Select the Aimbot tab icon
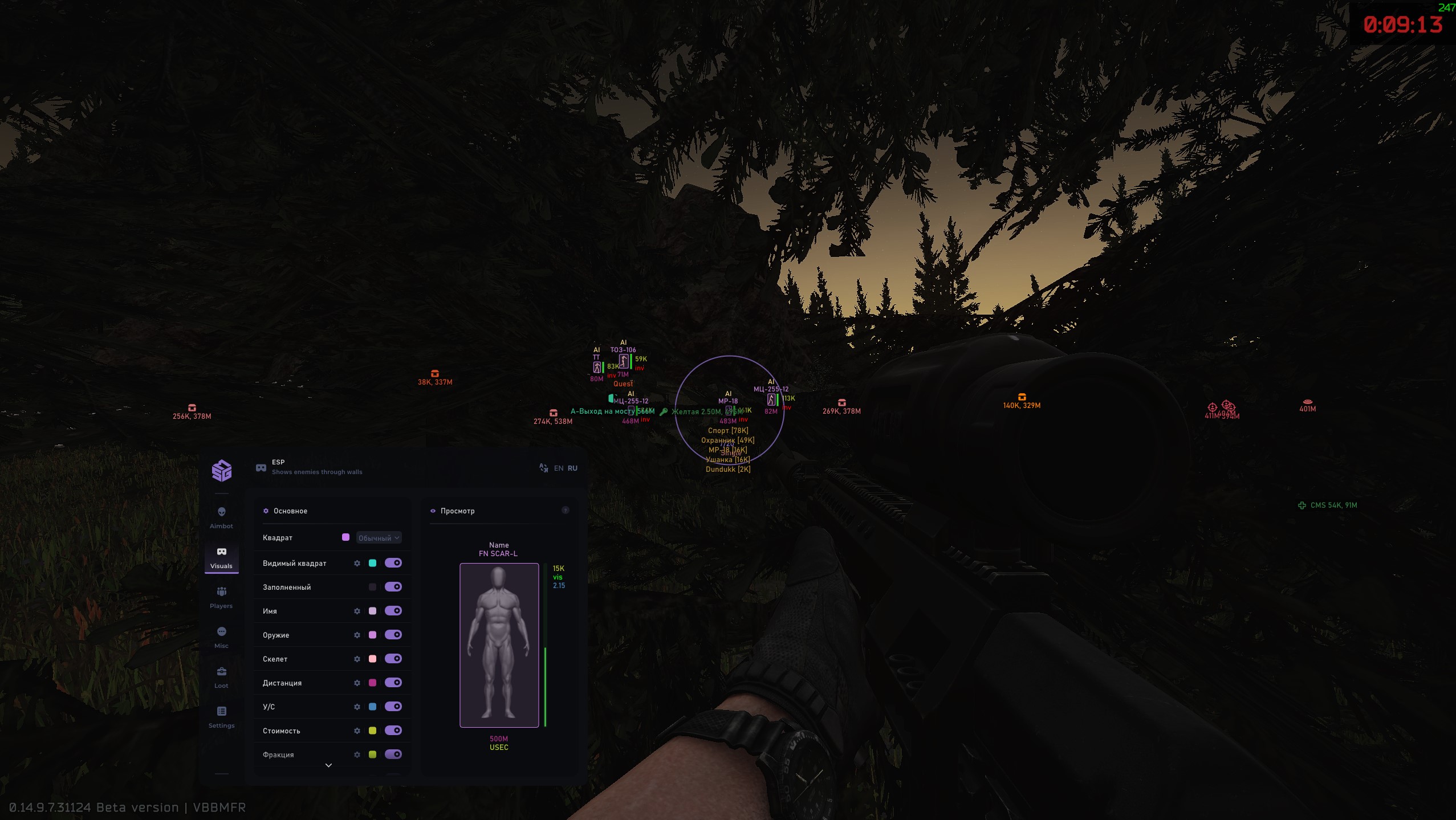The width and height of the screenshot is (1456, 820). click(x=222, y=512)
